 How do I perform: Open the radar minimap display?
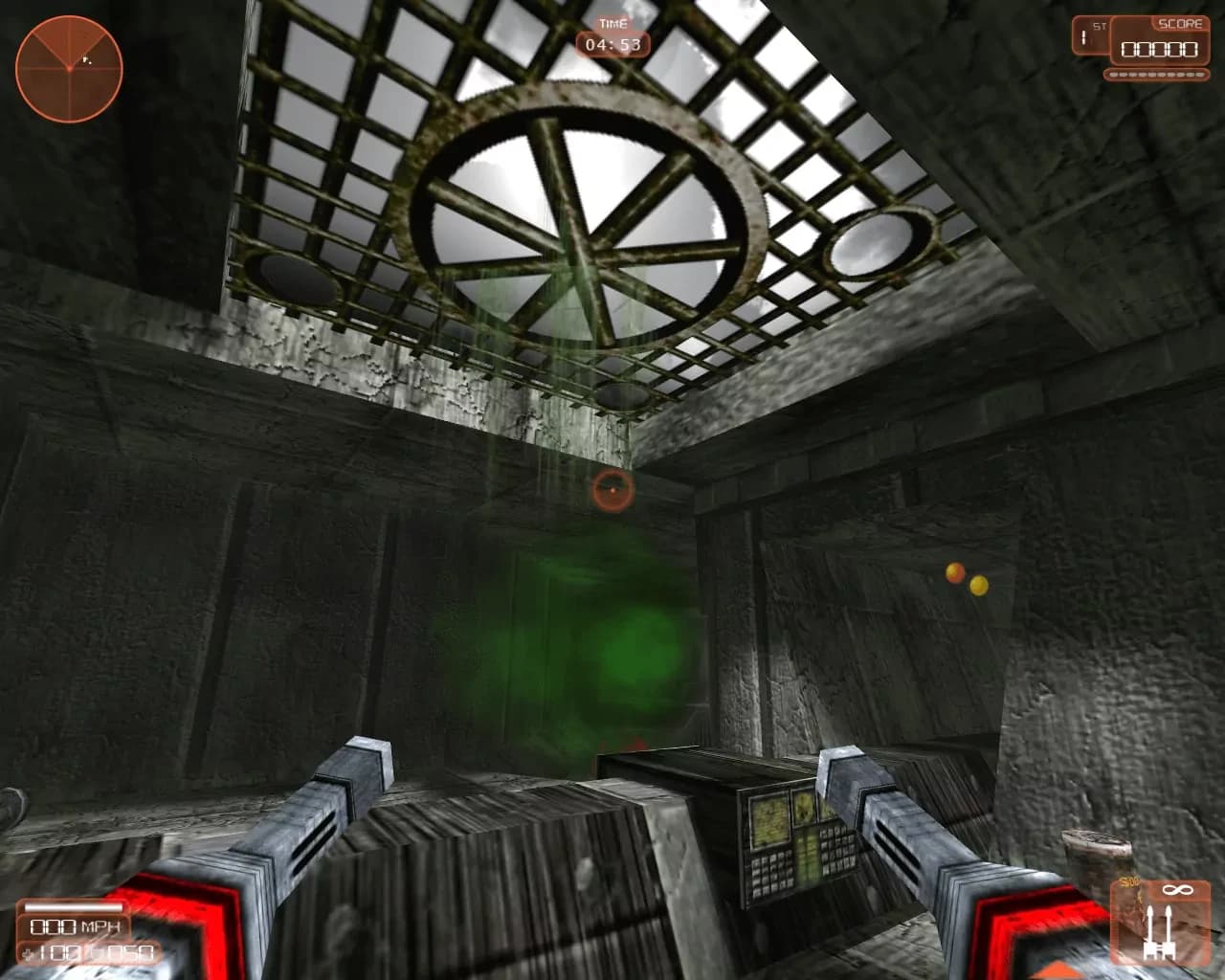point(67,67)
